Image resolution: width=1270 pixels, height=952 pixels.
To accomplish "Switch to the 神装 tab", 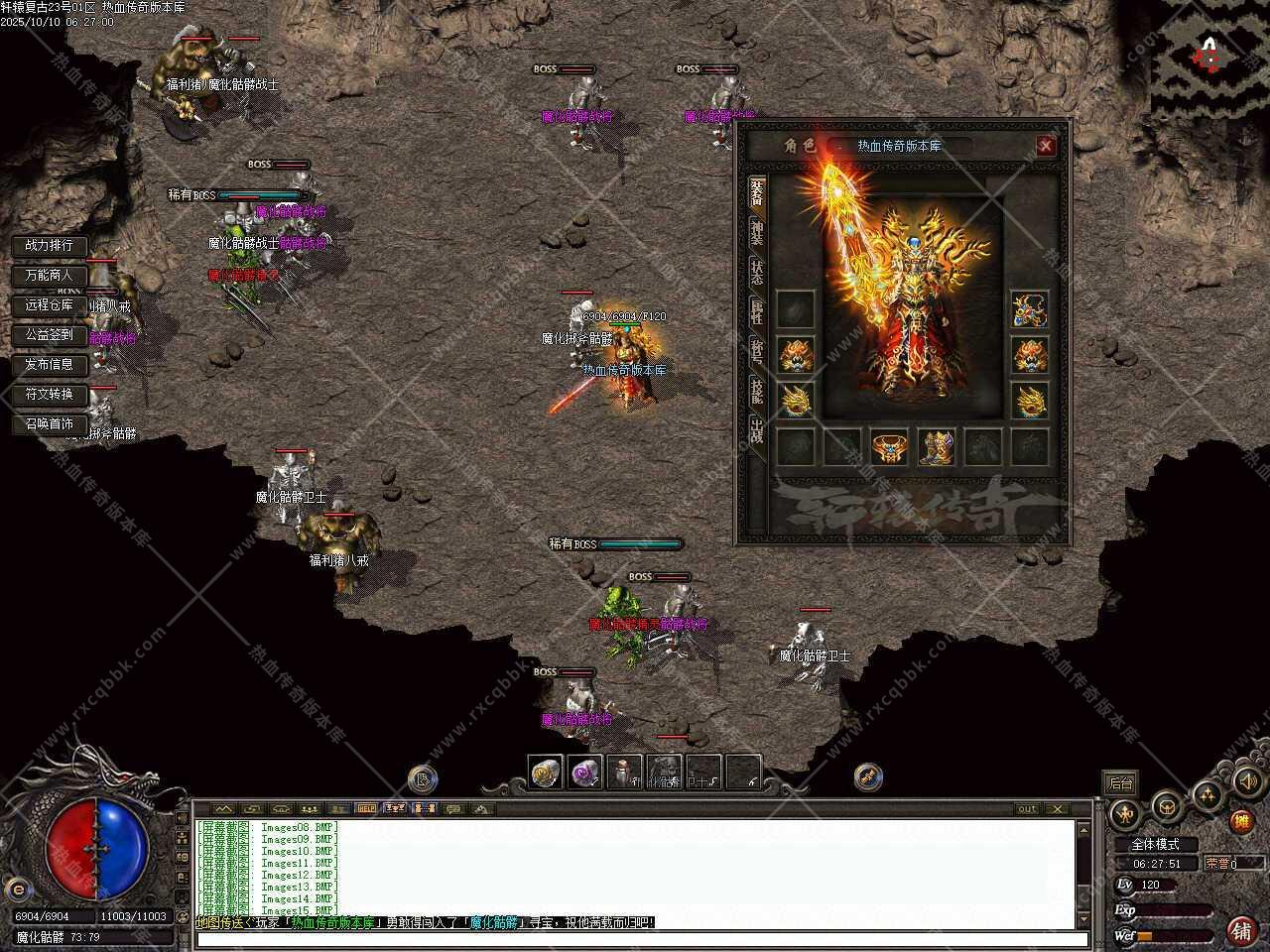I will (x=757, y=232).
